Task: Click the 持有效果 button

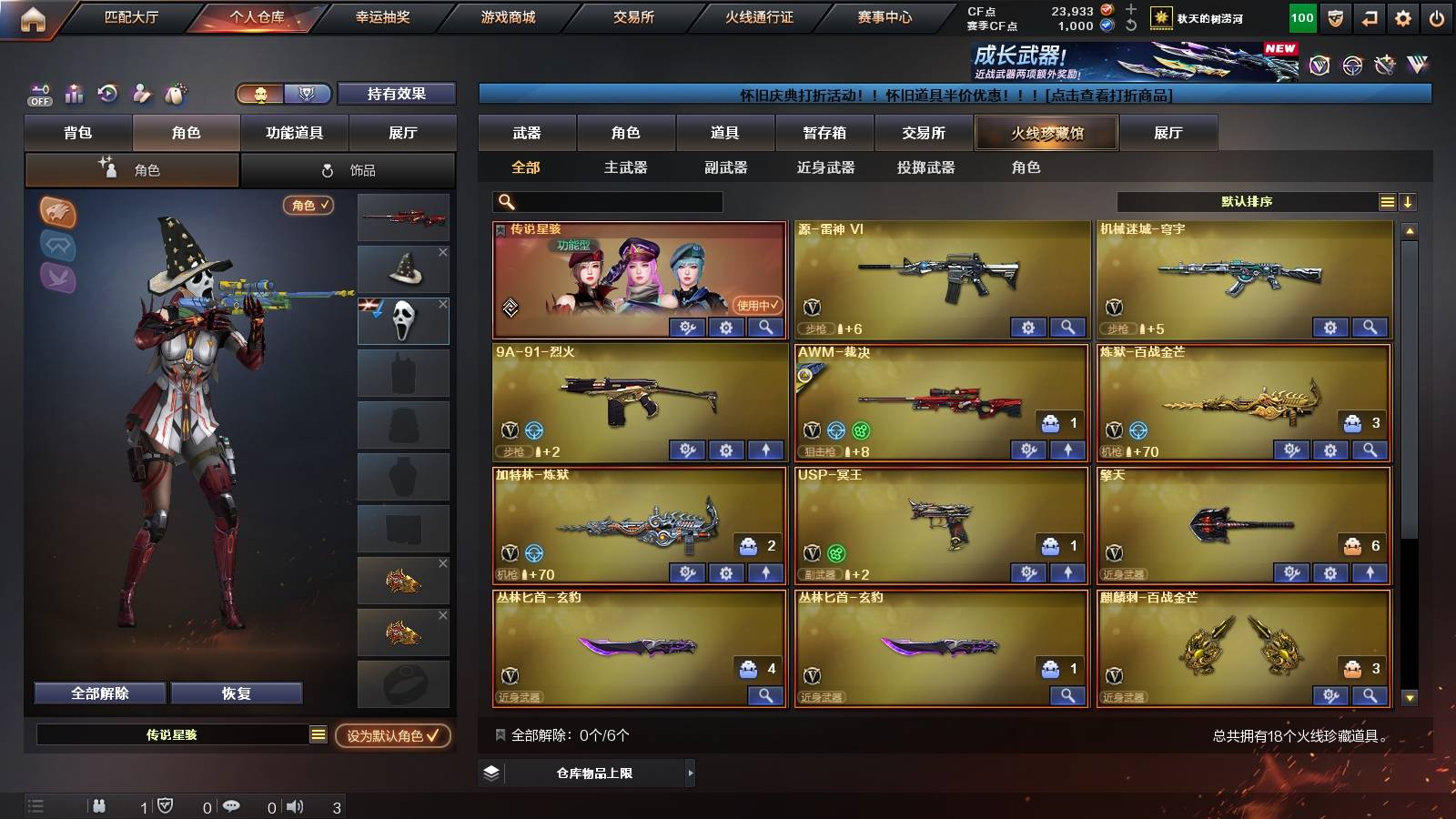Action: click(x=397, y=94)
